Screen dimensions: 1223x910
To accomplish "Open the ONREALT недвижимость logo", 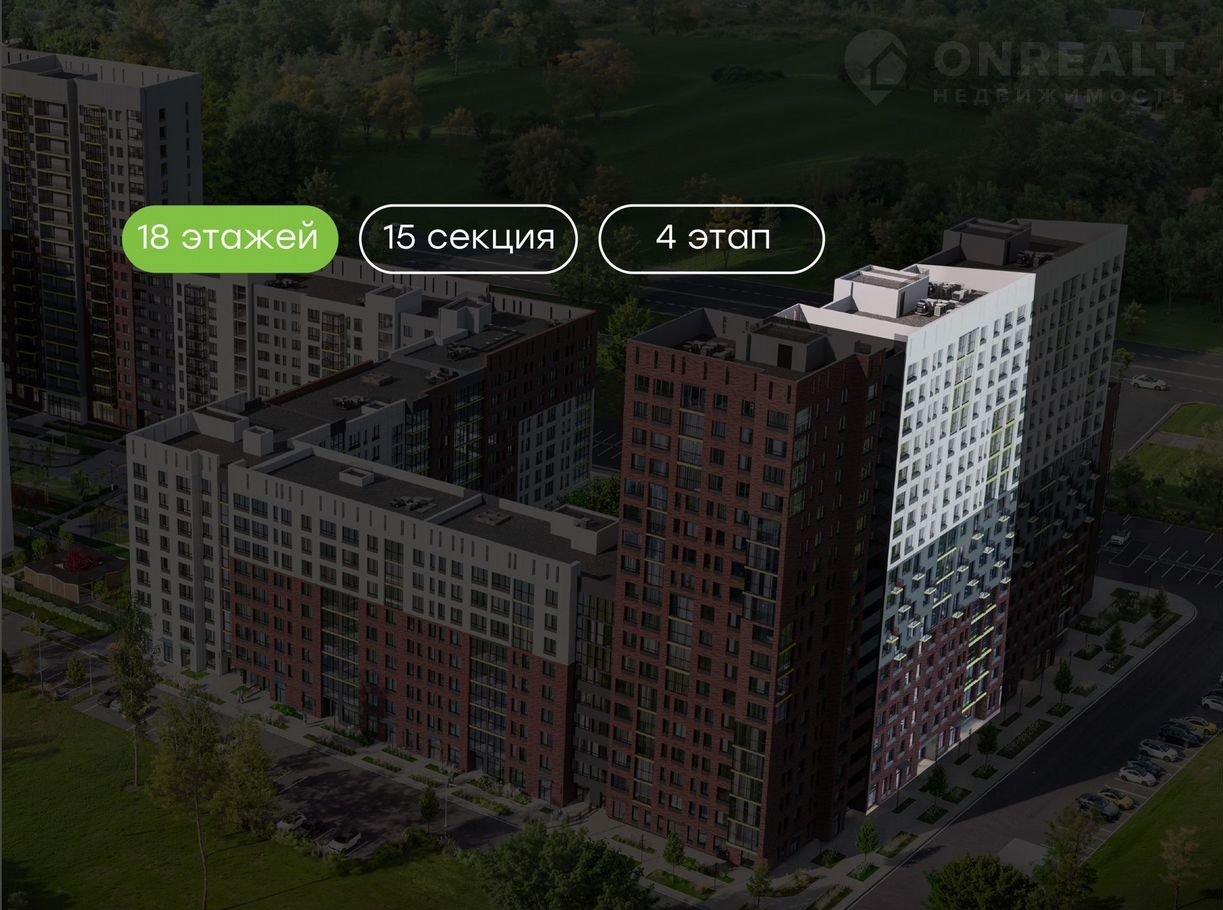I will [1013, 67].
